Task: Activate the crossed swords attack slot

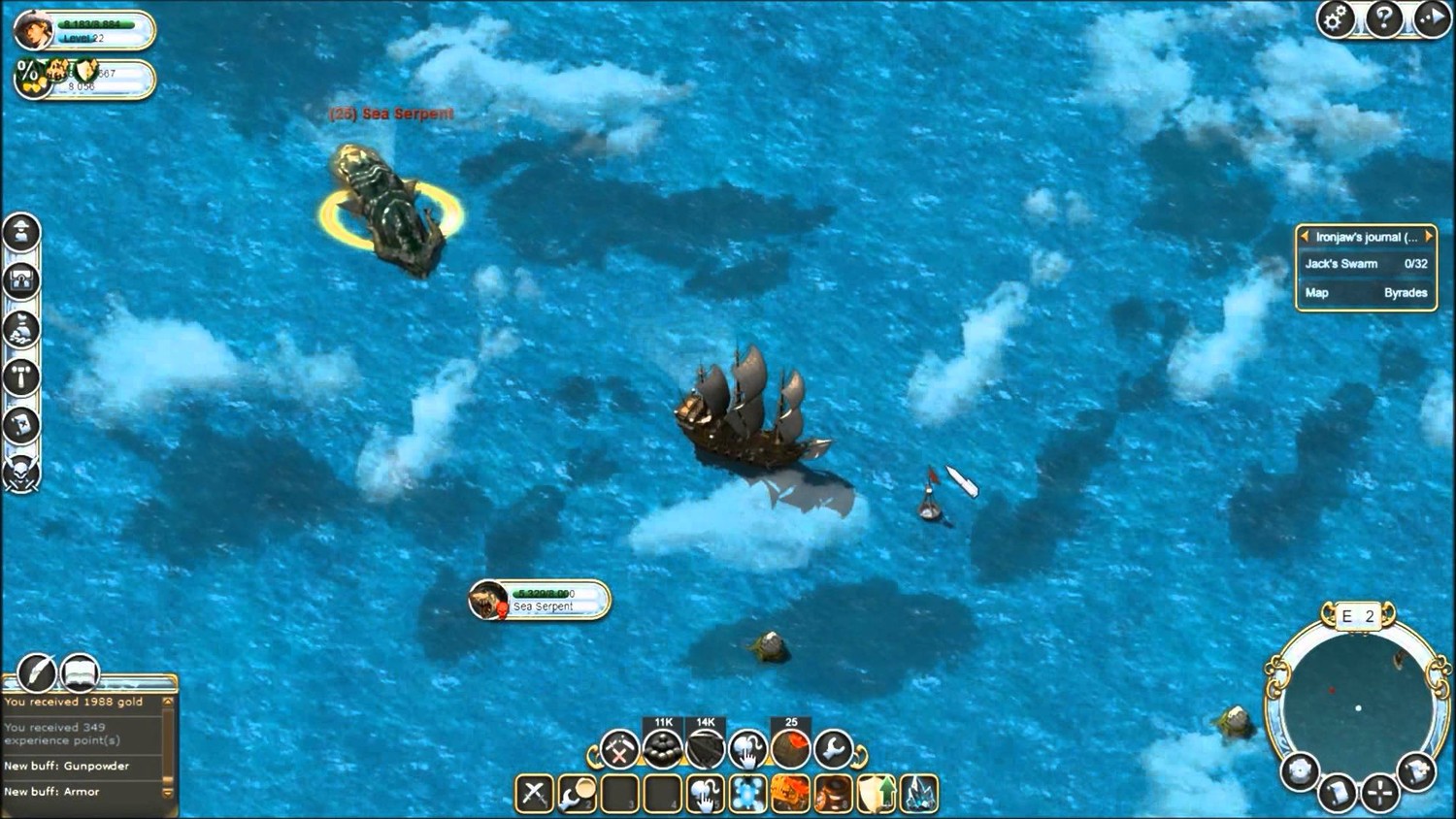Action: pyautogui.click(x=534, y=793)
